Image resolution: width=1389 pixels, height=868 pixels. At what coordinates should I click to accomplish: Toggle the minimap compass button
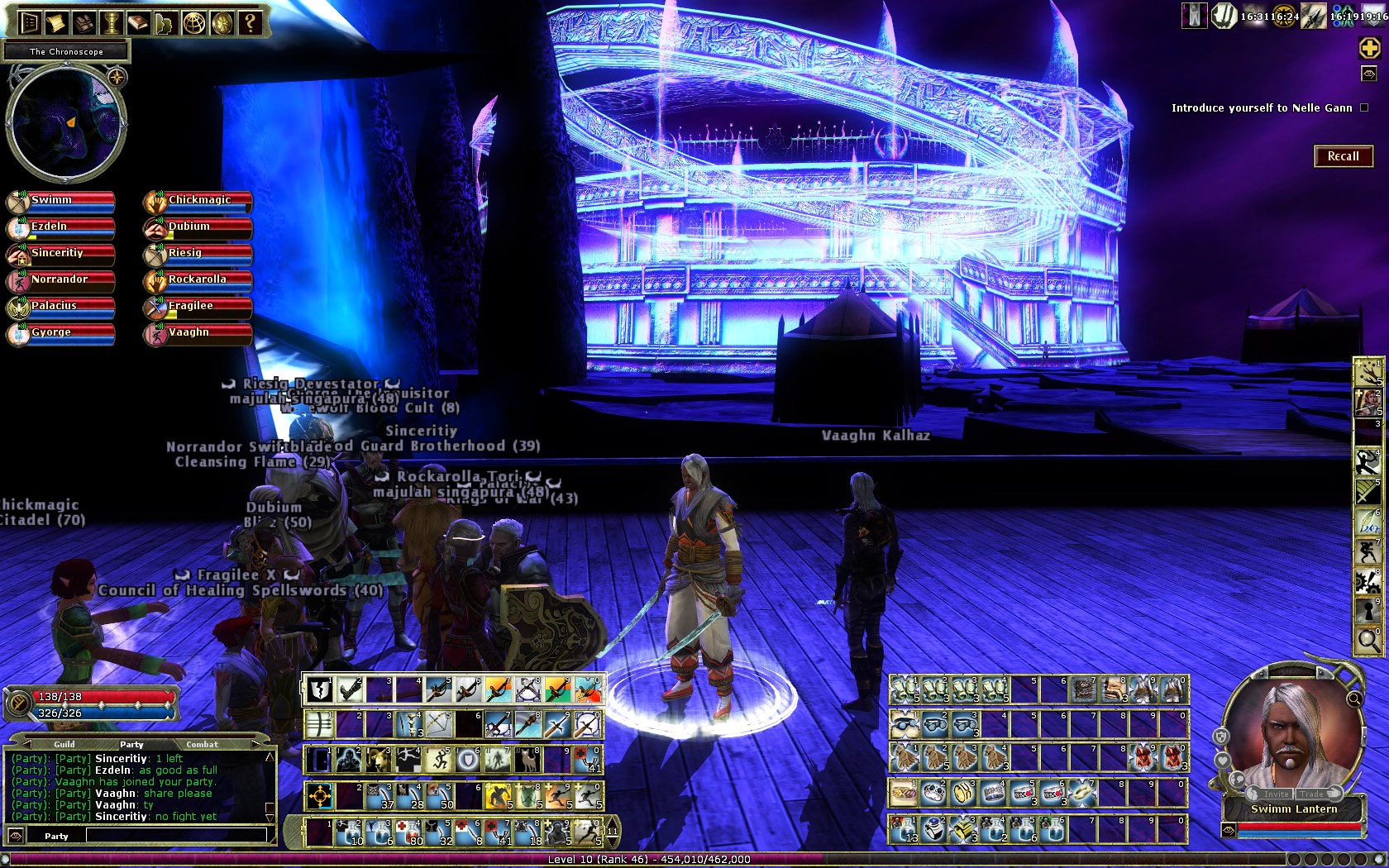[x=117, y=78]
